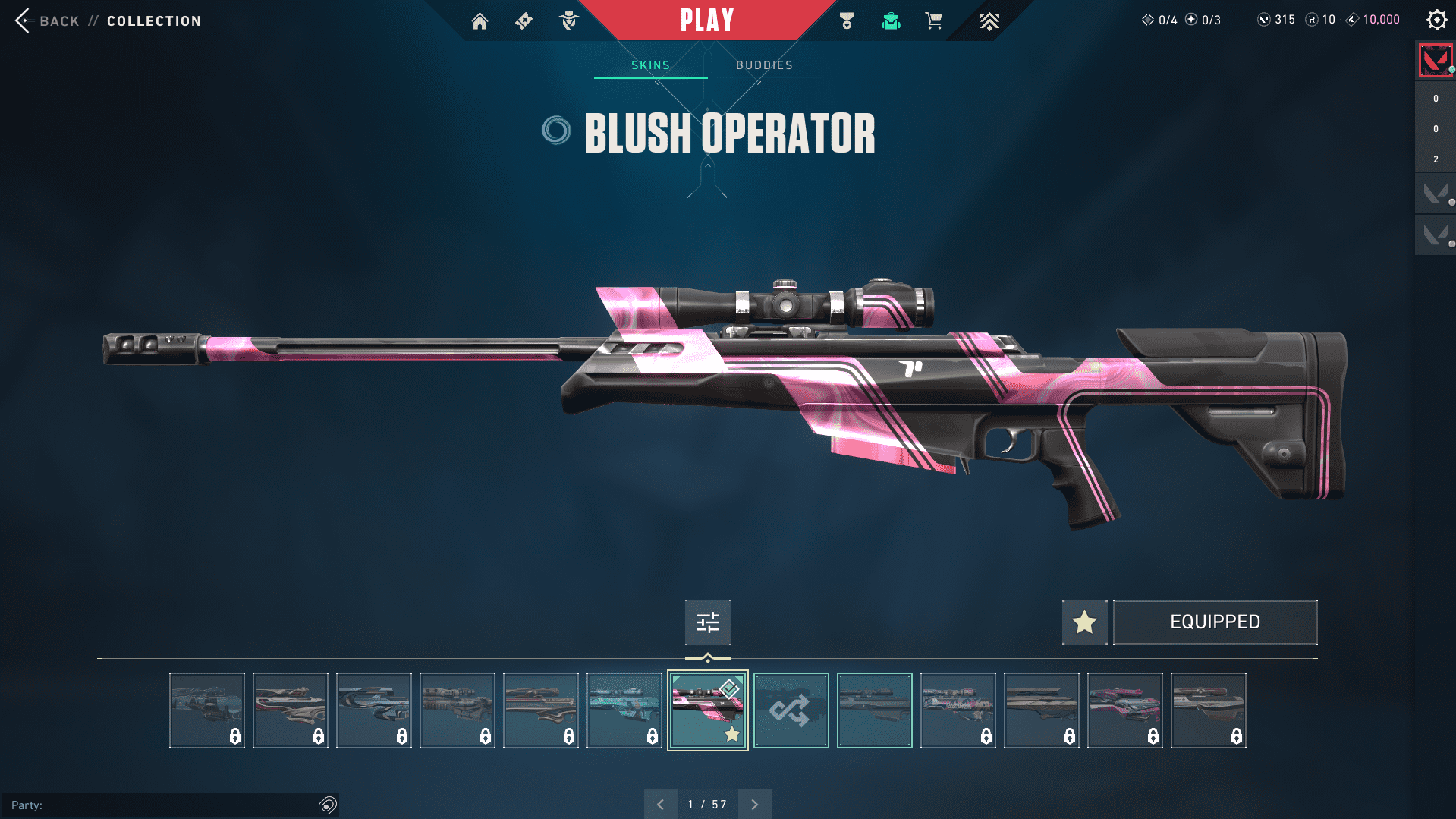Open the battlepass ticket icon
Image resolution: width=1456 pixels, height=819 pixels.
pyautogui.click(x=524, y=20)
